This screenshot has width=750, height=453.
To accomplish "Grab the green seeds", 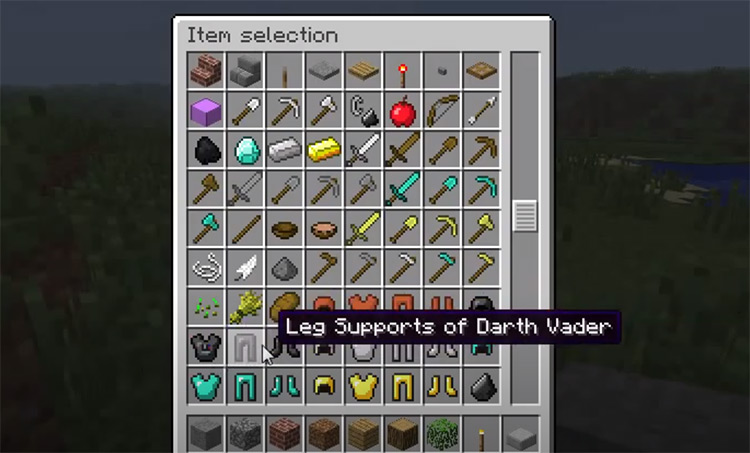I will pyautogui.click(x=205, y=307).
